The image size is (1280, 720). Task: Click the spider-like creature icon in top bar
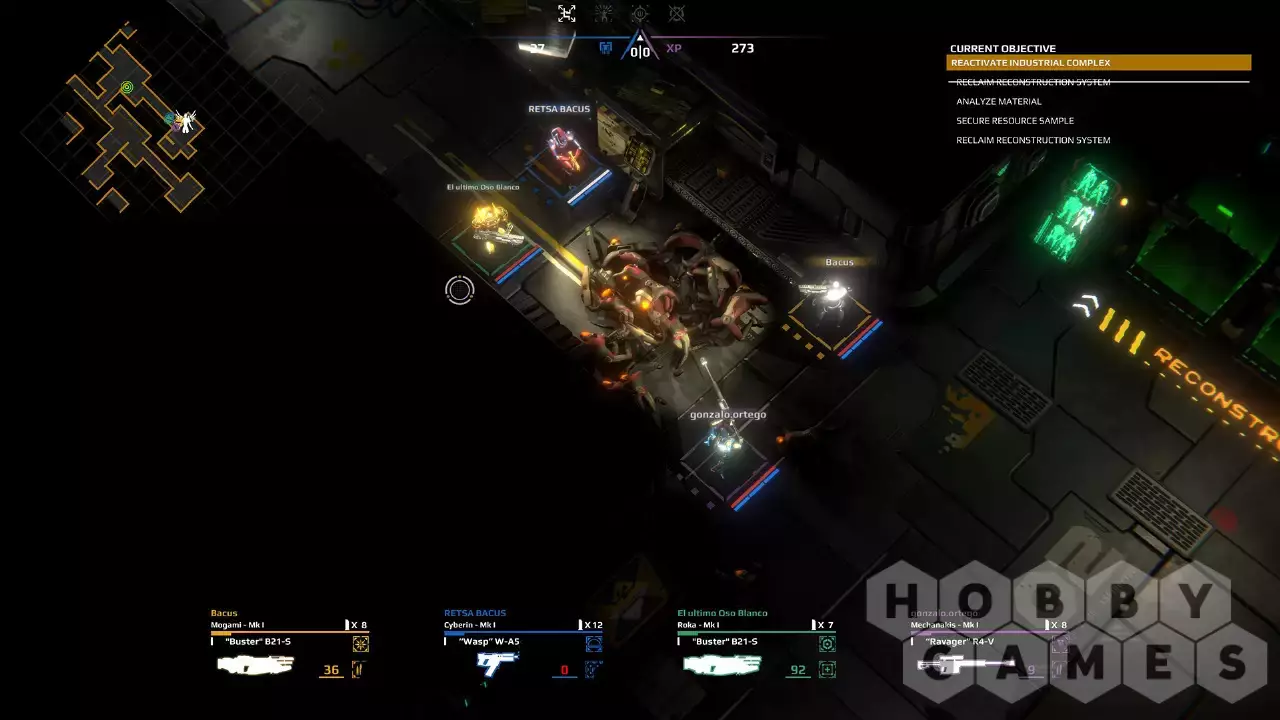[604, 13]
